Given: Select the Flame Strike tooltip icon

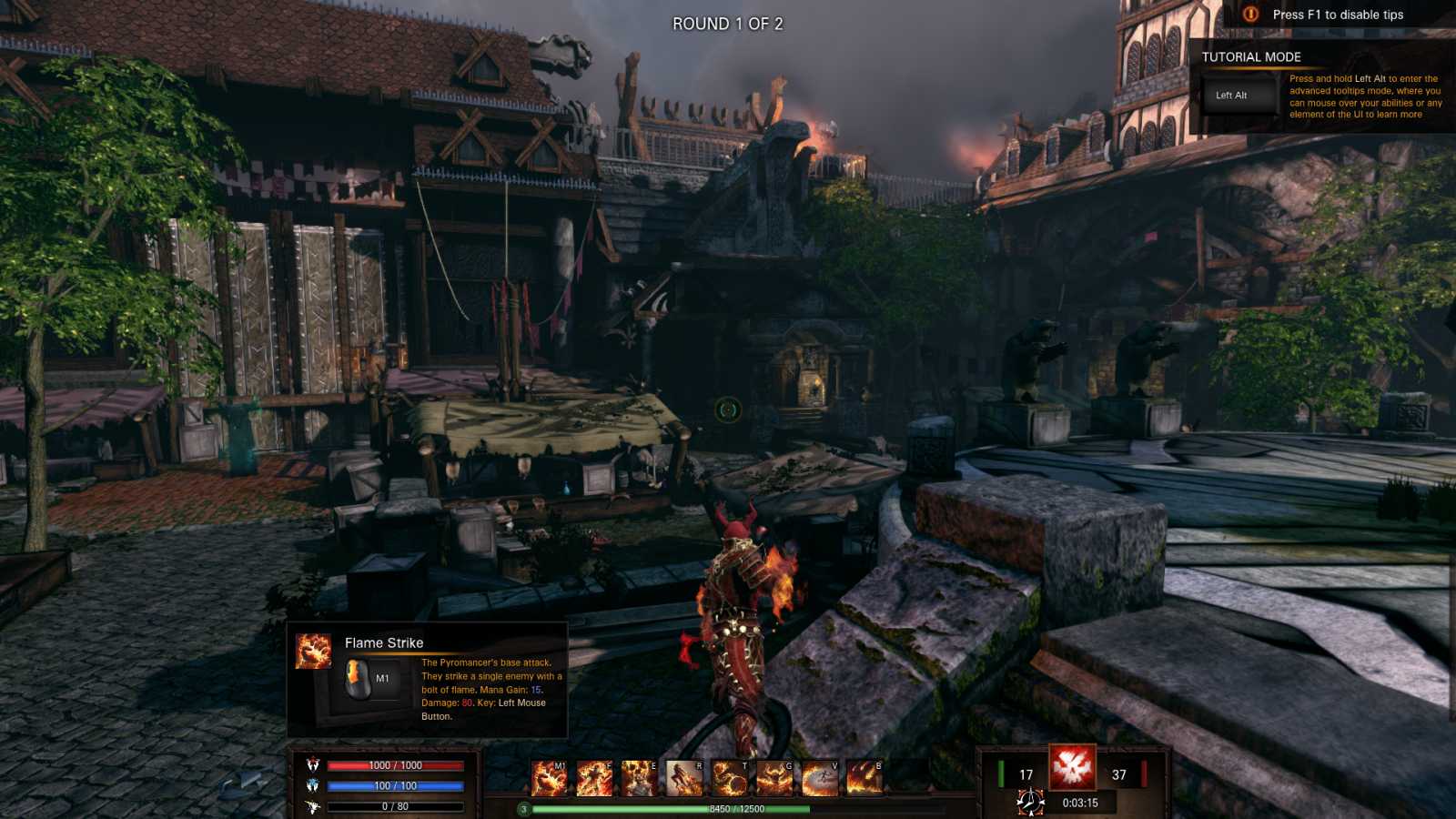Looking at the screenshot, I should [x=314, y=652].
